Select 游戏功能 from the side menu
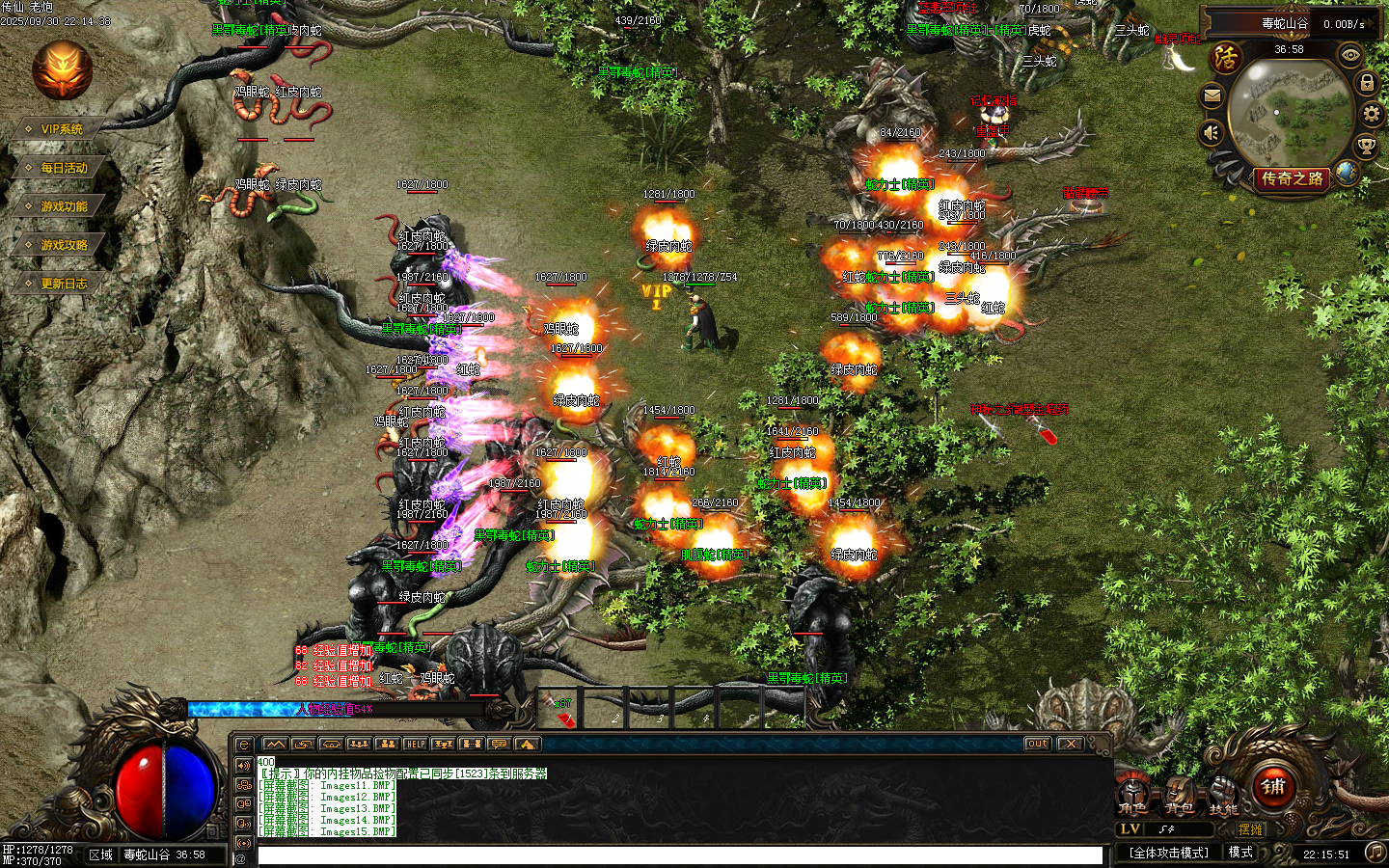This screenshot has height=868, width=1389. 64,206
